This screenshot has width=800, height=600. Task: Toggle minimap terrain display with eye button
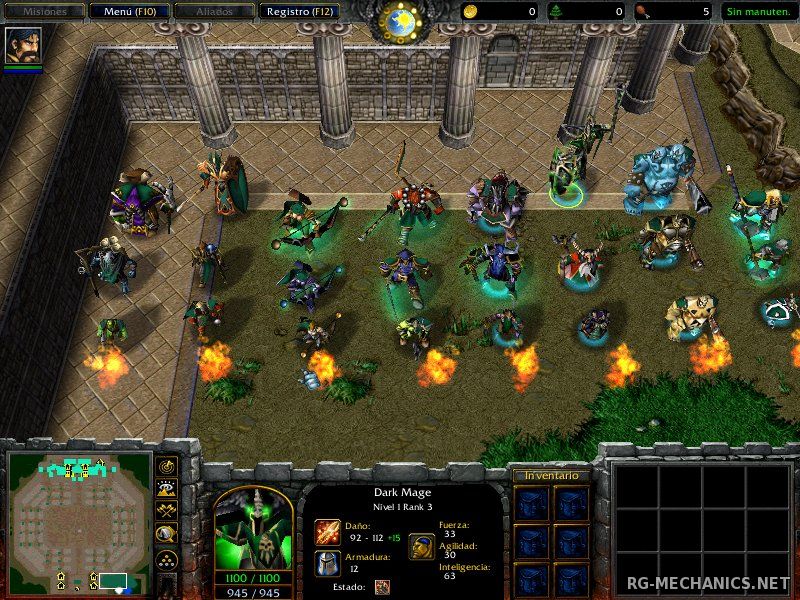166,489
